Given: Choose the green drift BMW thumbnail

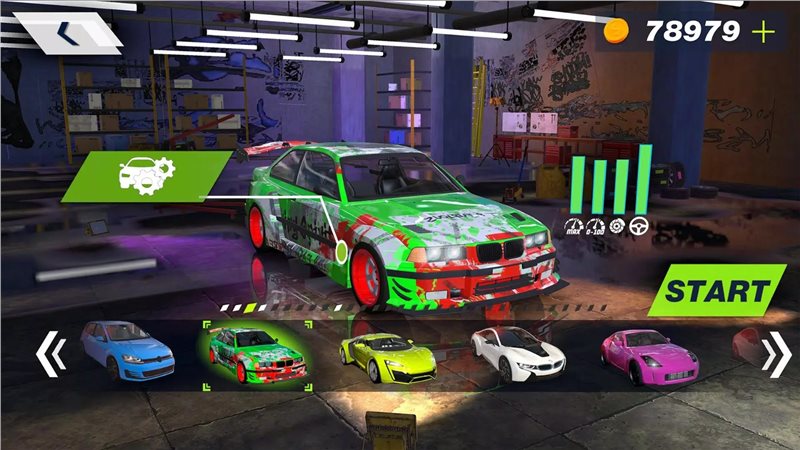Looking at the screenshot, I should point(258,355).
